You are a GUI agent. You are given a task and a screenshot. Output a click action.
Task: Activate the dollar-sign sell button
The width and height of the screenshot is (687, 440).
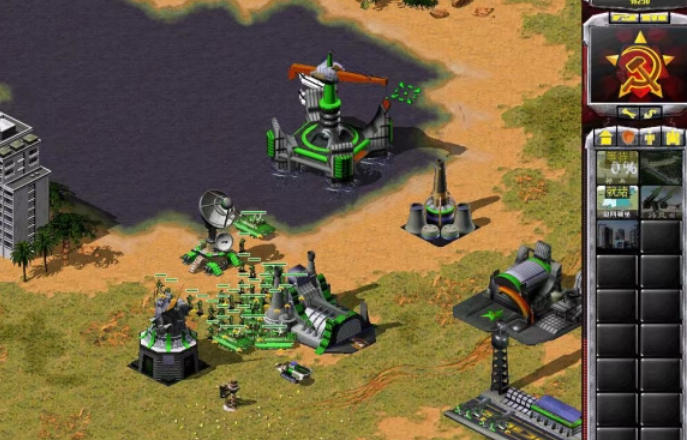pos(652,112)
